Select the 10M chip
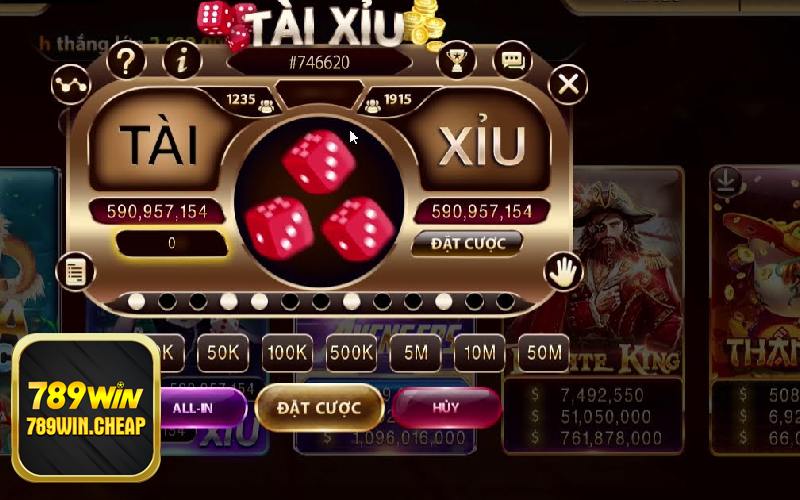800x500 pixels. 479,352
